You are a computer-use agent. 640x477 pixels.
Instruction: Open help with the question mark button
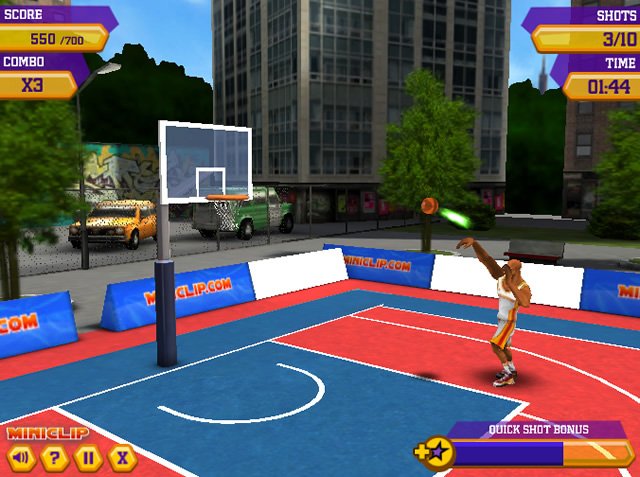click(x=55, y=459)
